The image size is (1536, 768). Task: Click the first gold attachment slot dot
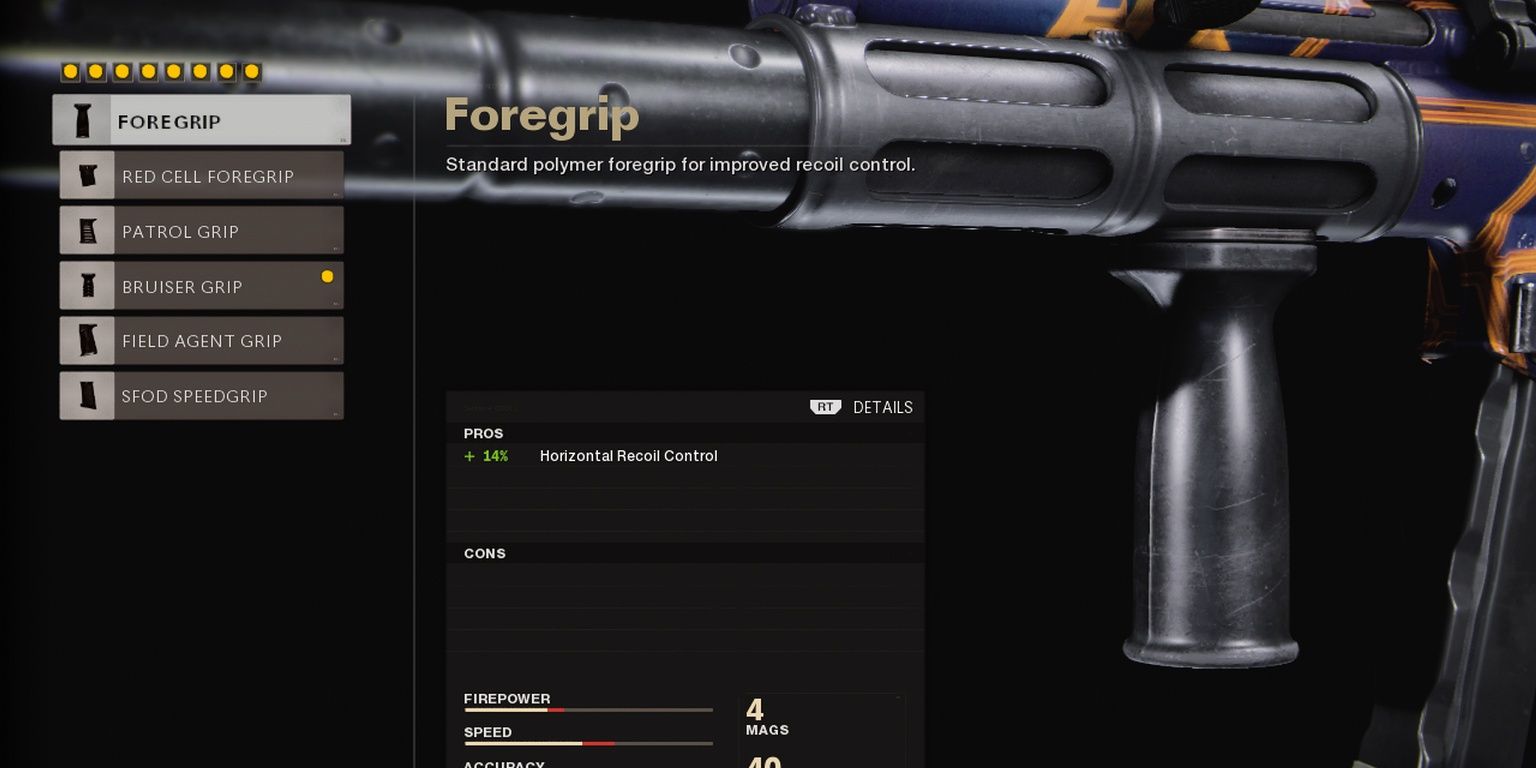(x=70, y=71)
